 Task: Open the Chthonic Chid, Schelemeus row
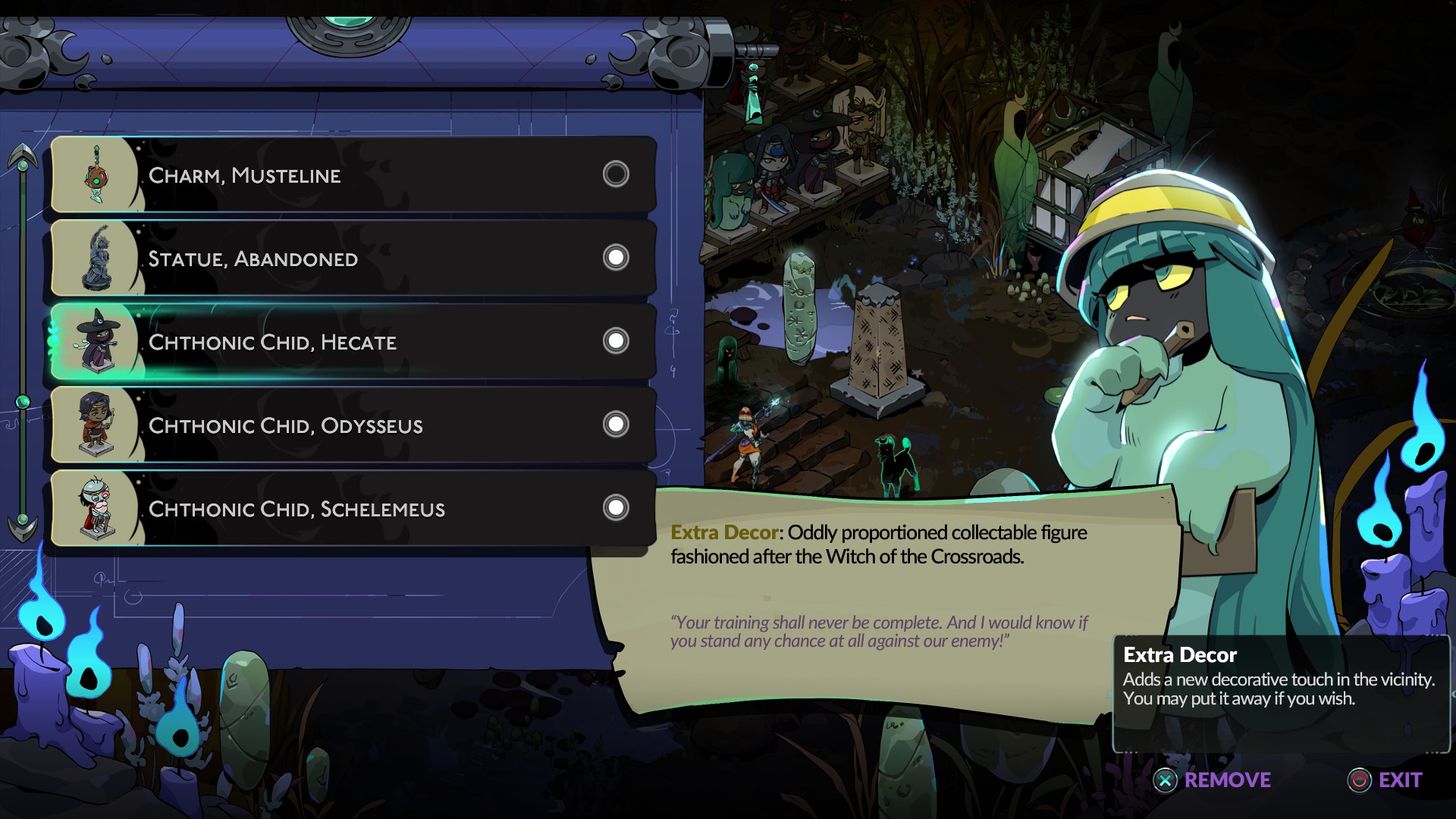(x=353, y=509)
